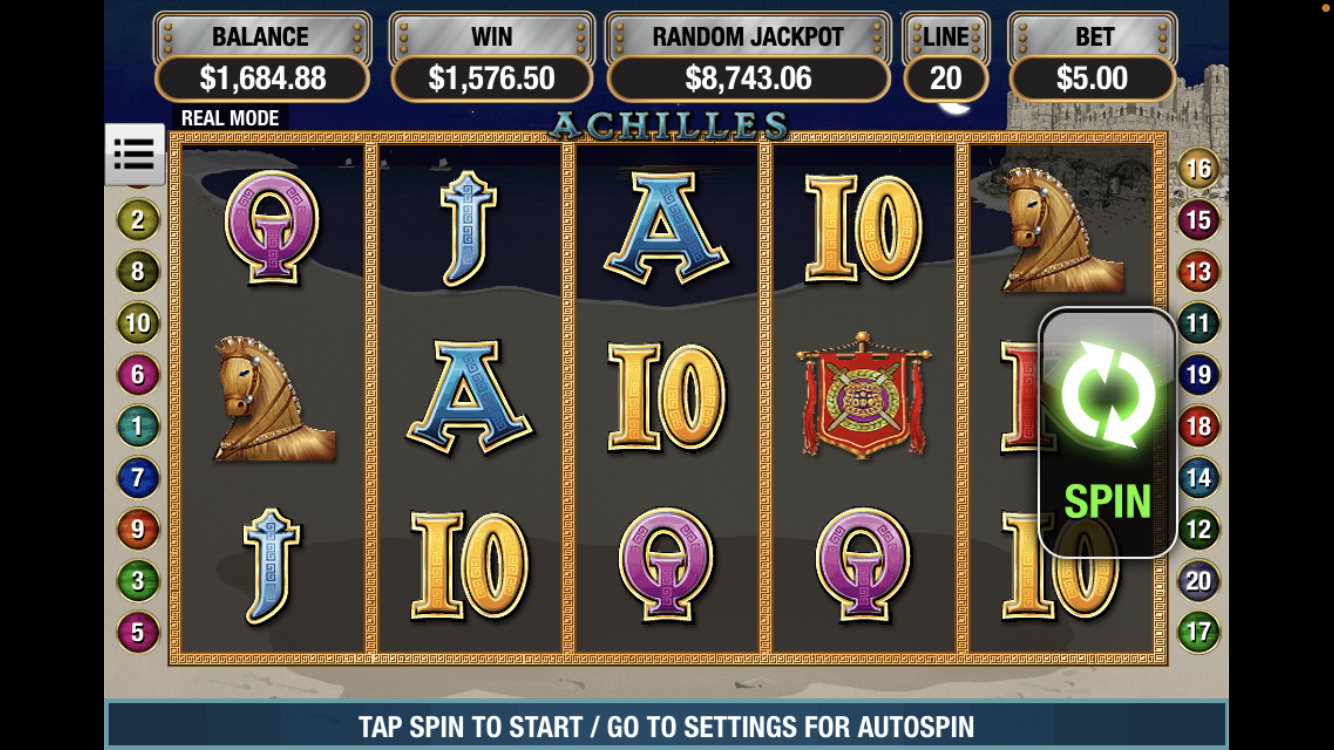Image resolution: width=1334 pixels, height=750 pixels.
Task: Select the green payline 17 marker
Action: (1198, 632)
